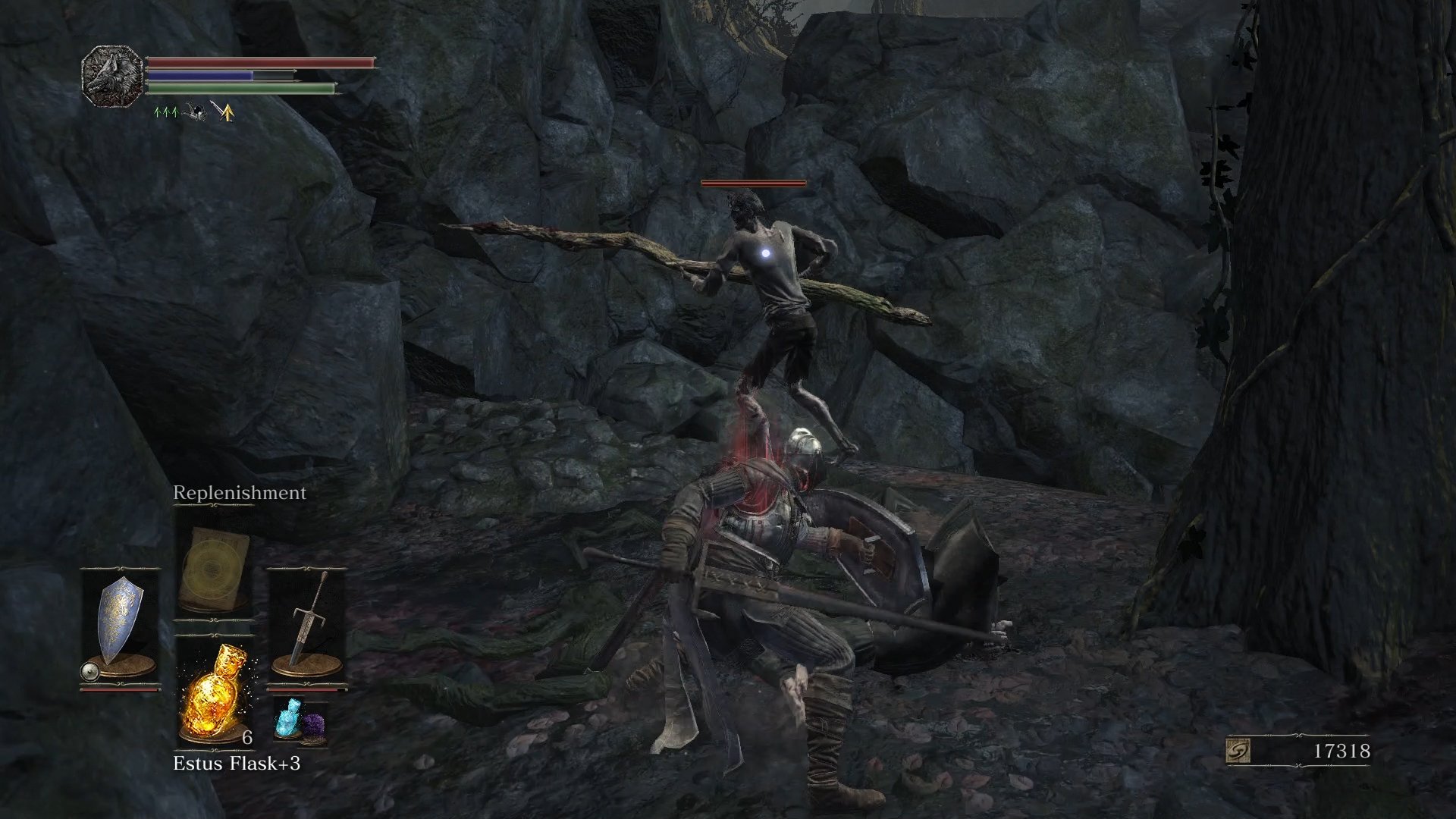The height and width of the screenshot is (819, 1456).
Task: Click the enemy's red health bar
Action: [x=753, y=183]
